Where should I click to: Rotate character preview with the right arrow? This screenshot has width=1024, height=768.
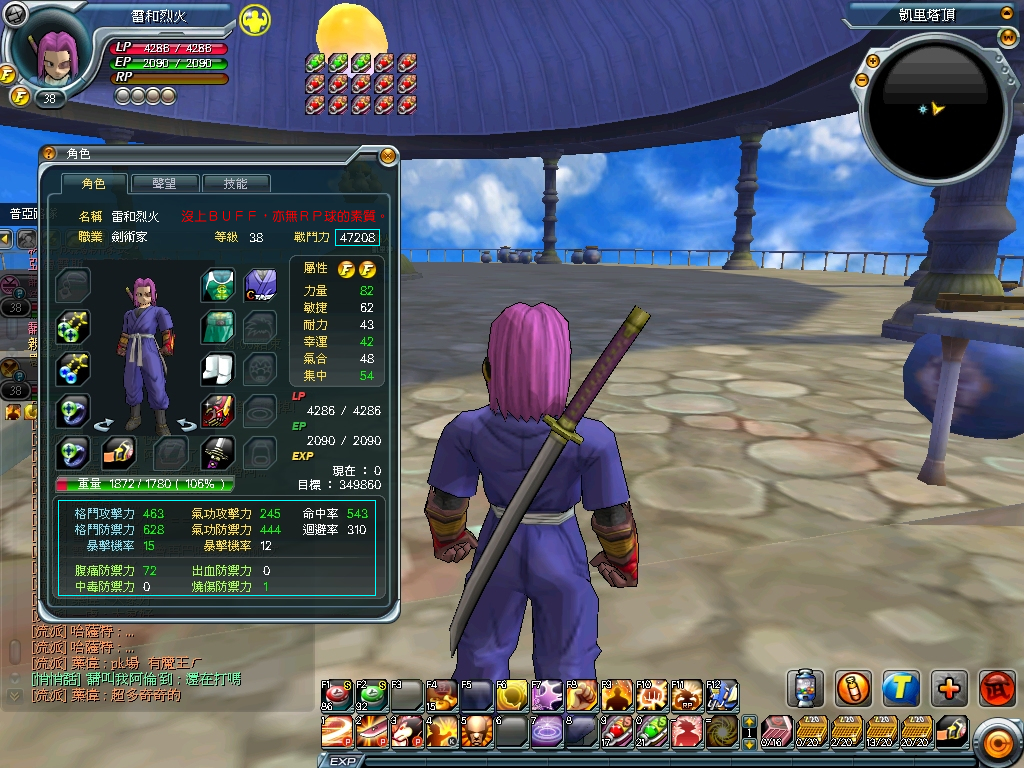pyautogui.click(x=187, y=424)
